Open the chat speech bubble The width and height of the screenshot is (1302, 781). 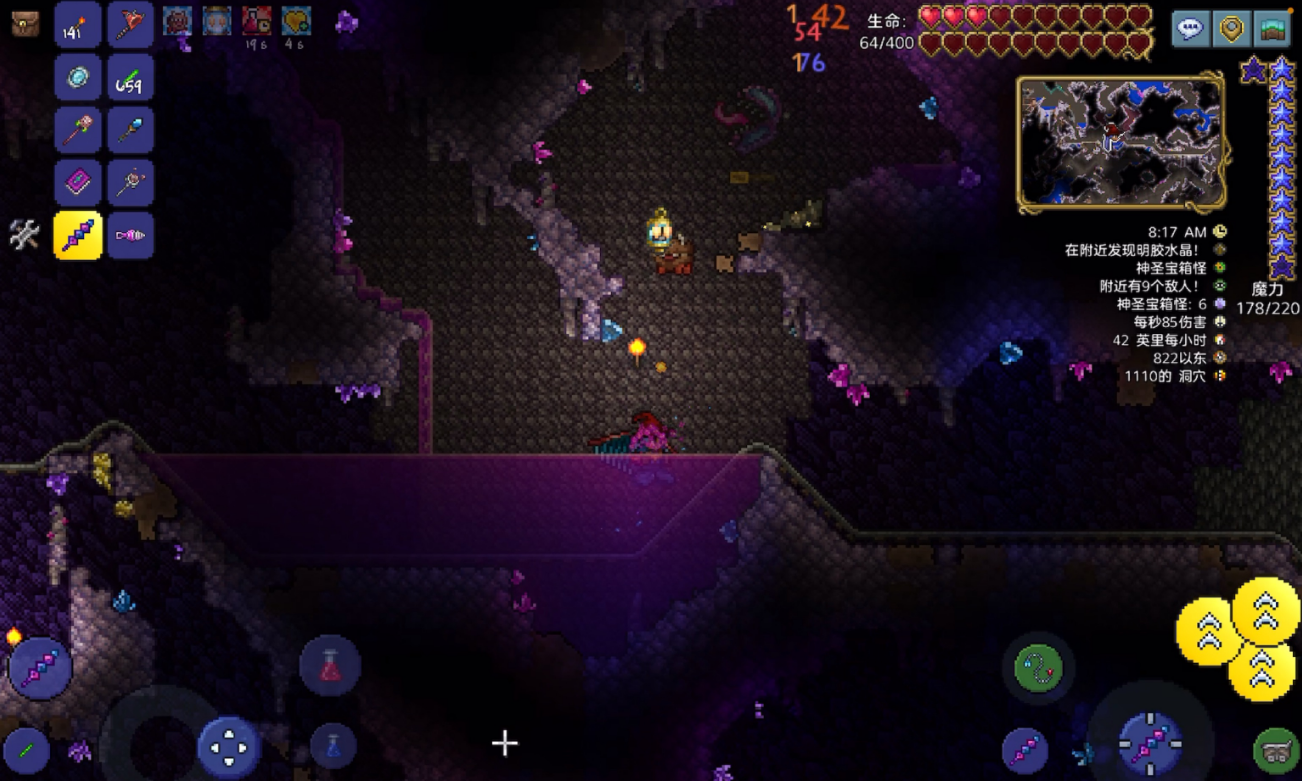coord(1190,29)
